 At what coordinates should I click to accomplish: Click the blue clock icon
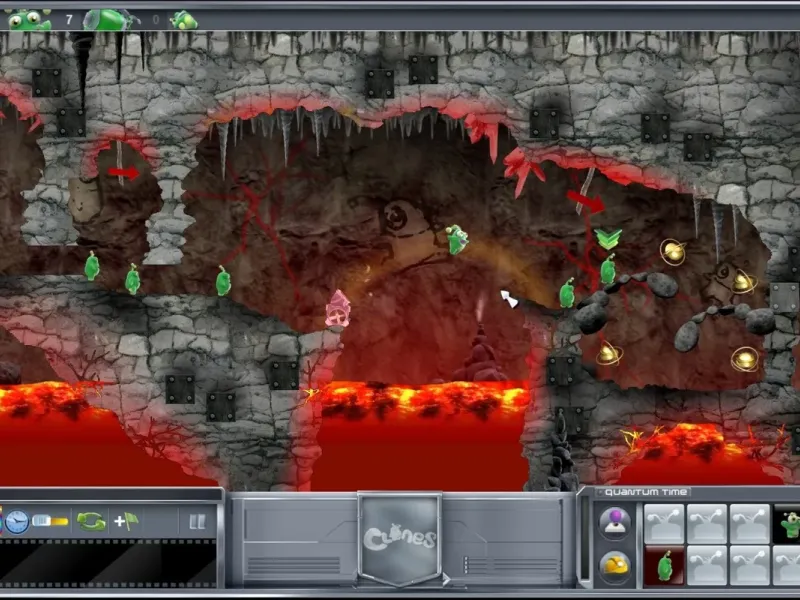pyautogui.click(x=16, y=521)
